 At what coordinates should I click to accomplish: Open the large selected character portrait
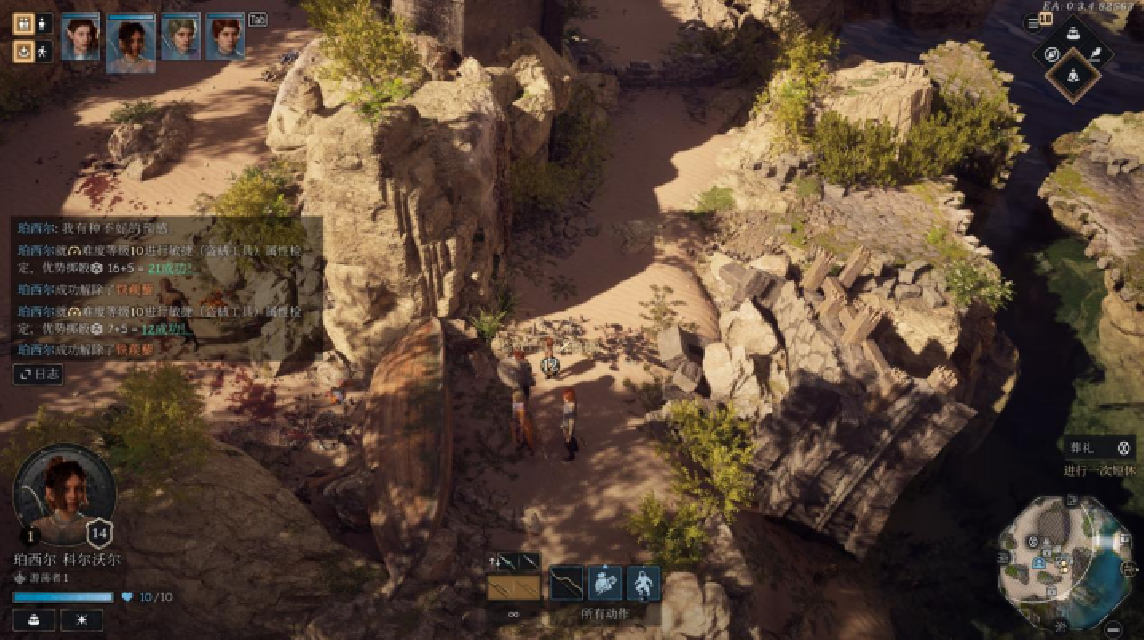click(64, 494)
